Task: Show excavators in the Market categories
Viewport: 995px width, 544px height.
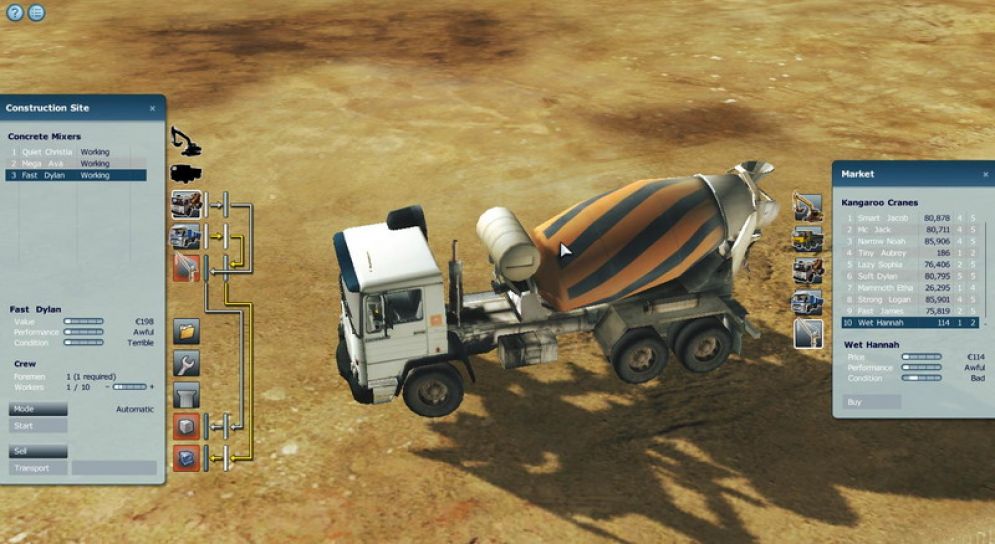Action: tap(808, 207)
